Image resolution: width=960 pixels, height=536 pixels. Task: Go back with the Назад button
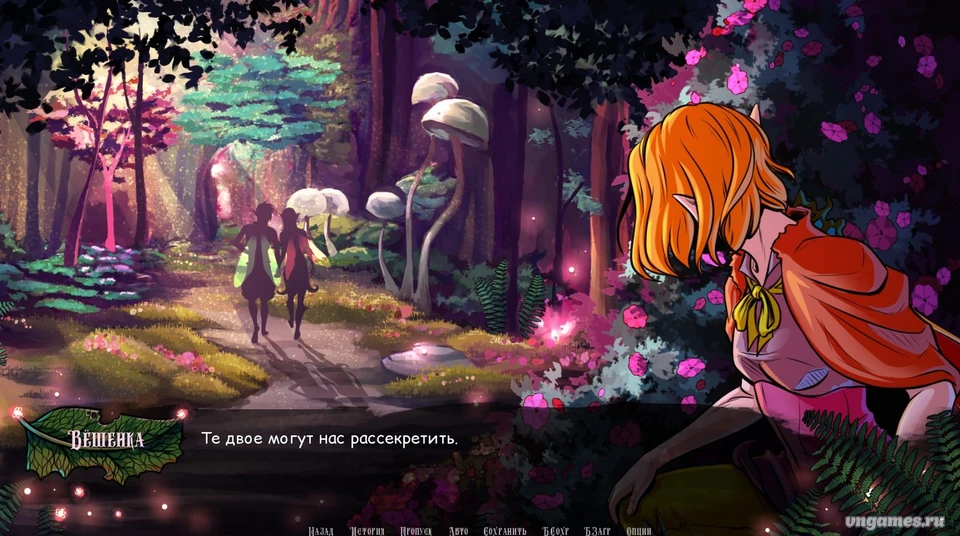321,530
